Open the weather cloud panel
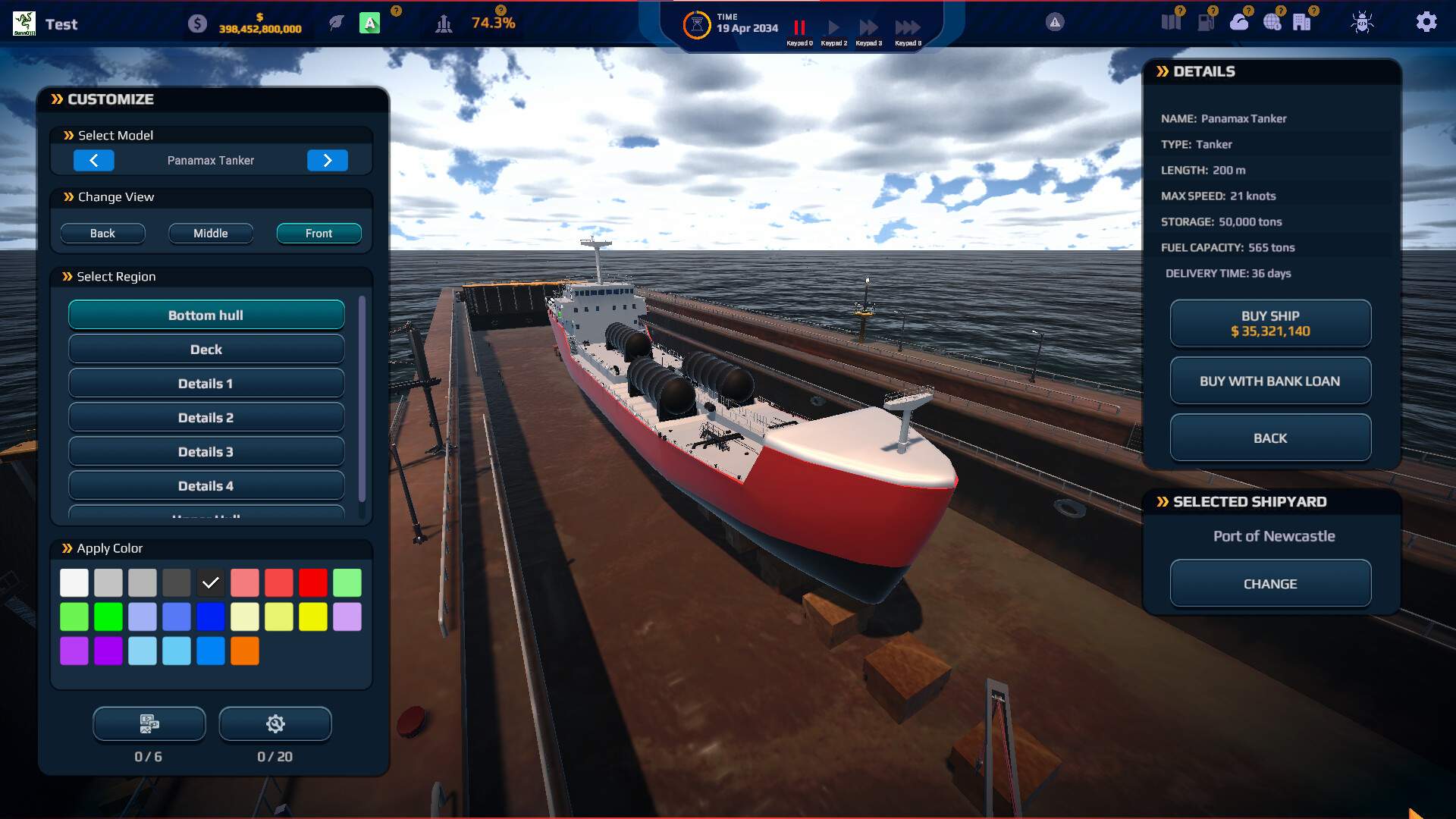 (1241, 22)
